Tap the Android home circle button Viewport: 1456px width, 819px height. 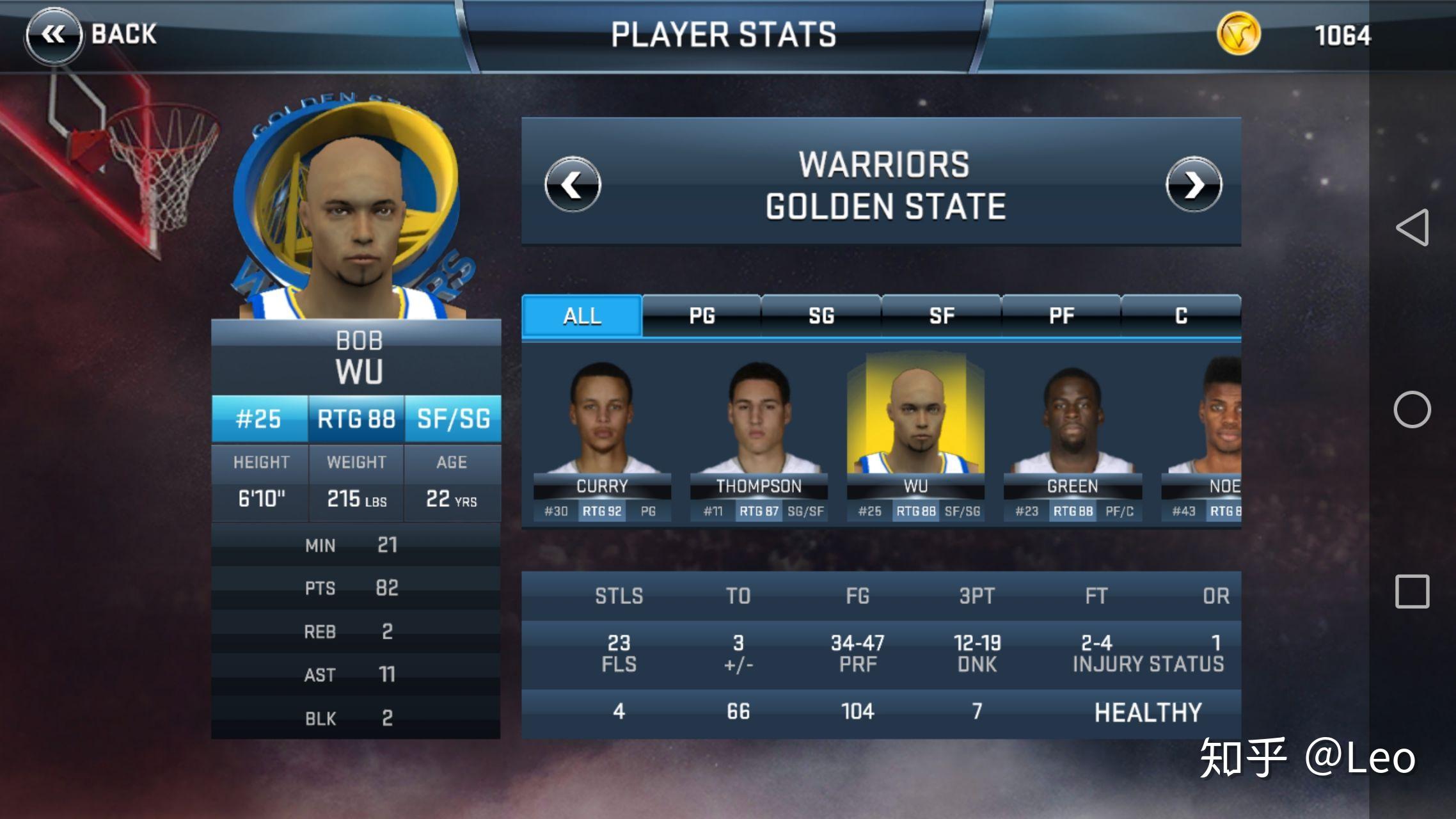[x=1412, y=409]
